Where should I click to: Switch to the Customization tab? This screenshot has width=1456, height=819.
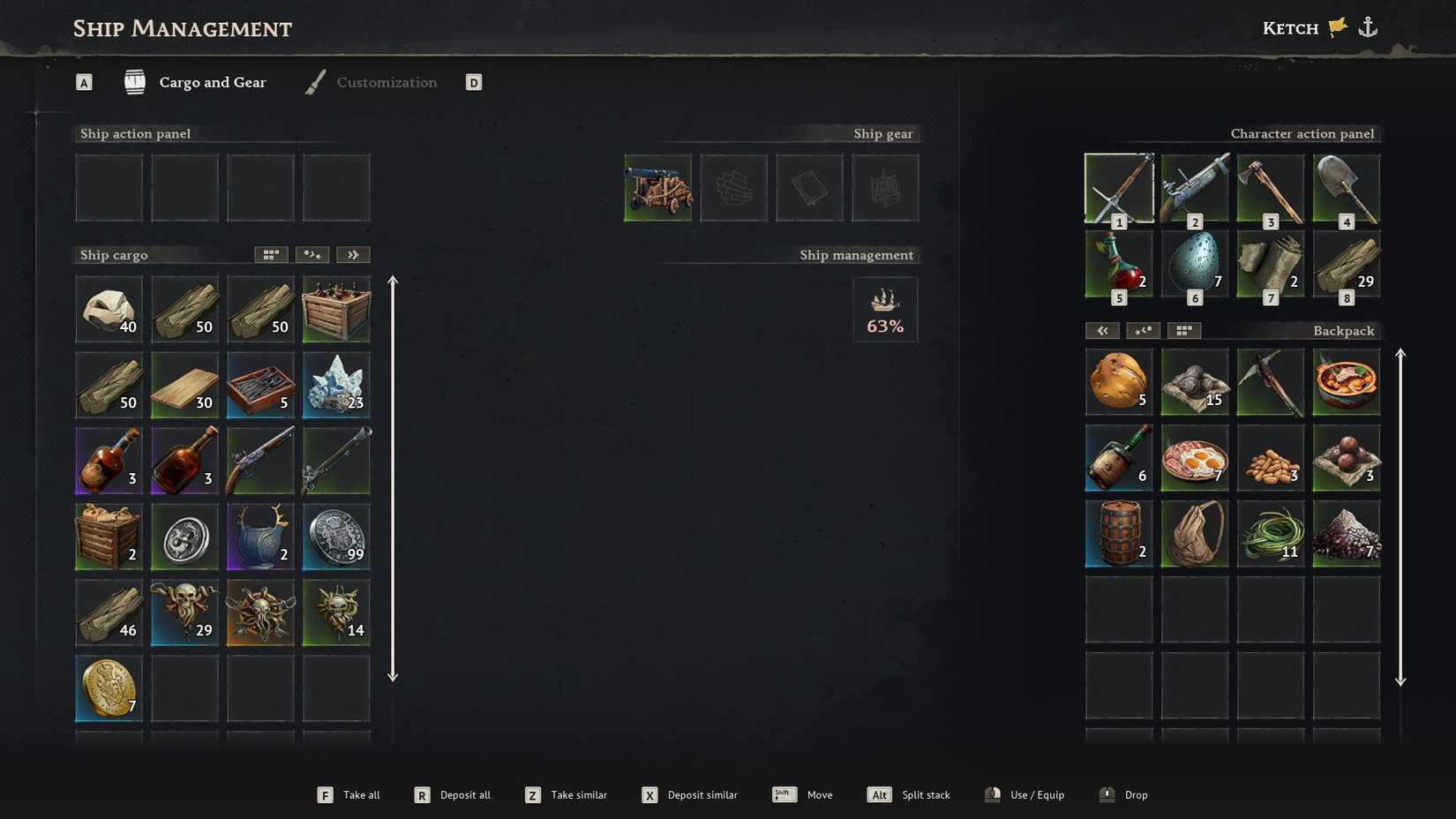coord(386,82)
